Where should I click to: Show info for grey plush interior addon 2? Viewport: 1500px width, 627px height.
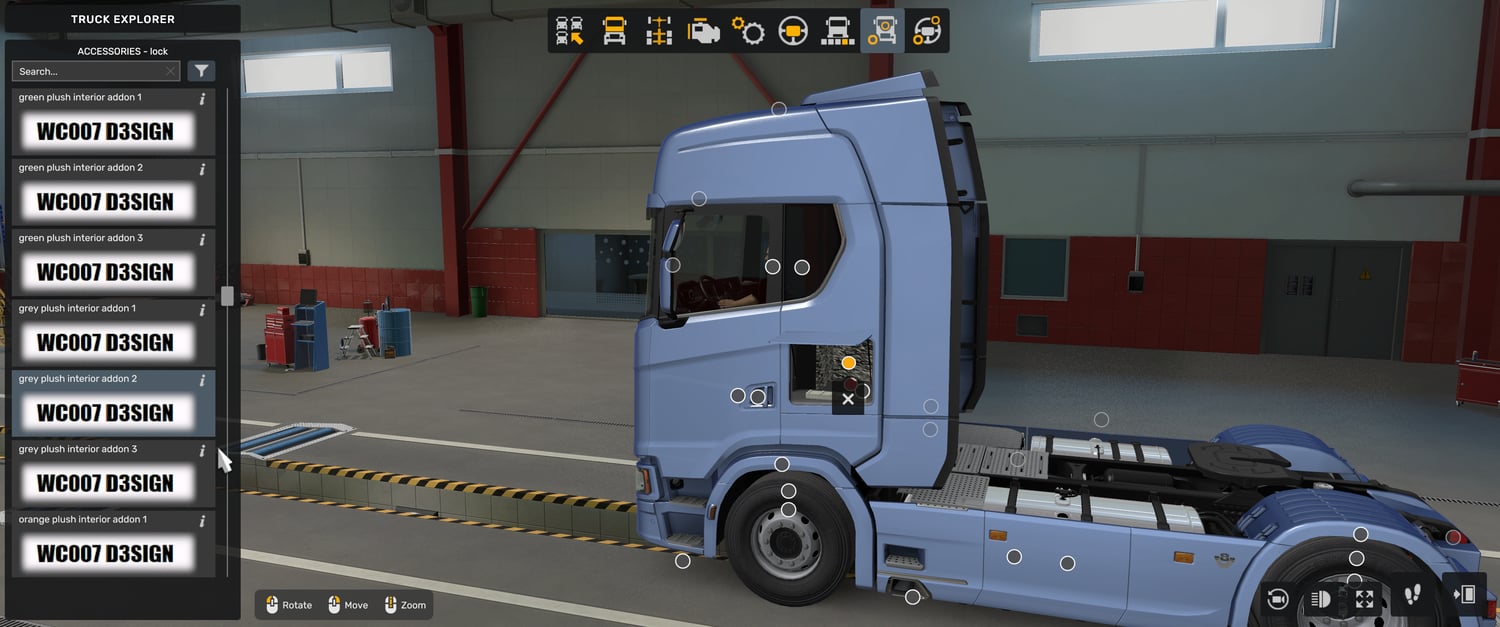click(x=202, y=380)
